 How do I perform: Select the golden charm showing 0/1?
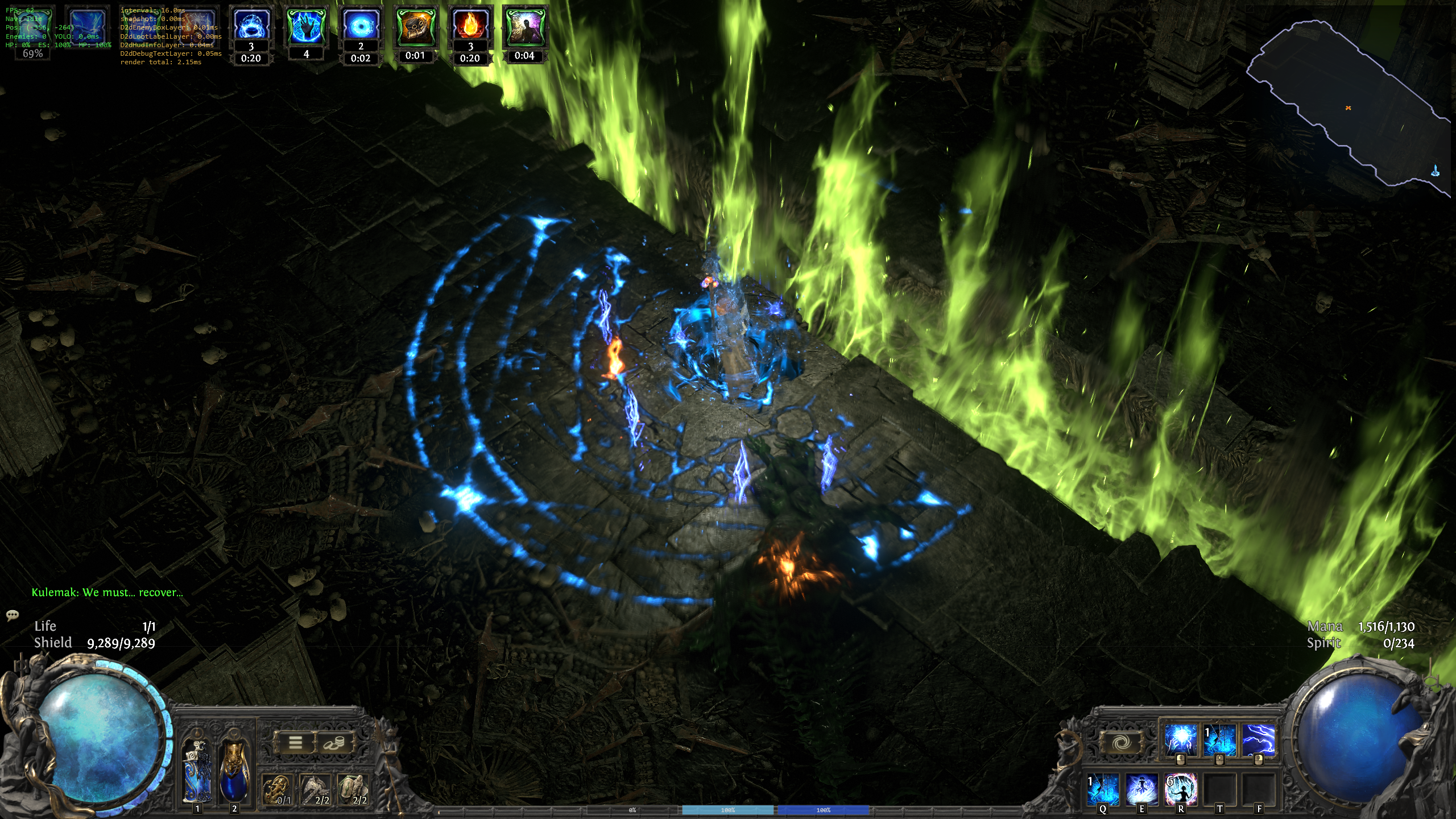pyautogui.click(x=278, y=790)
